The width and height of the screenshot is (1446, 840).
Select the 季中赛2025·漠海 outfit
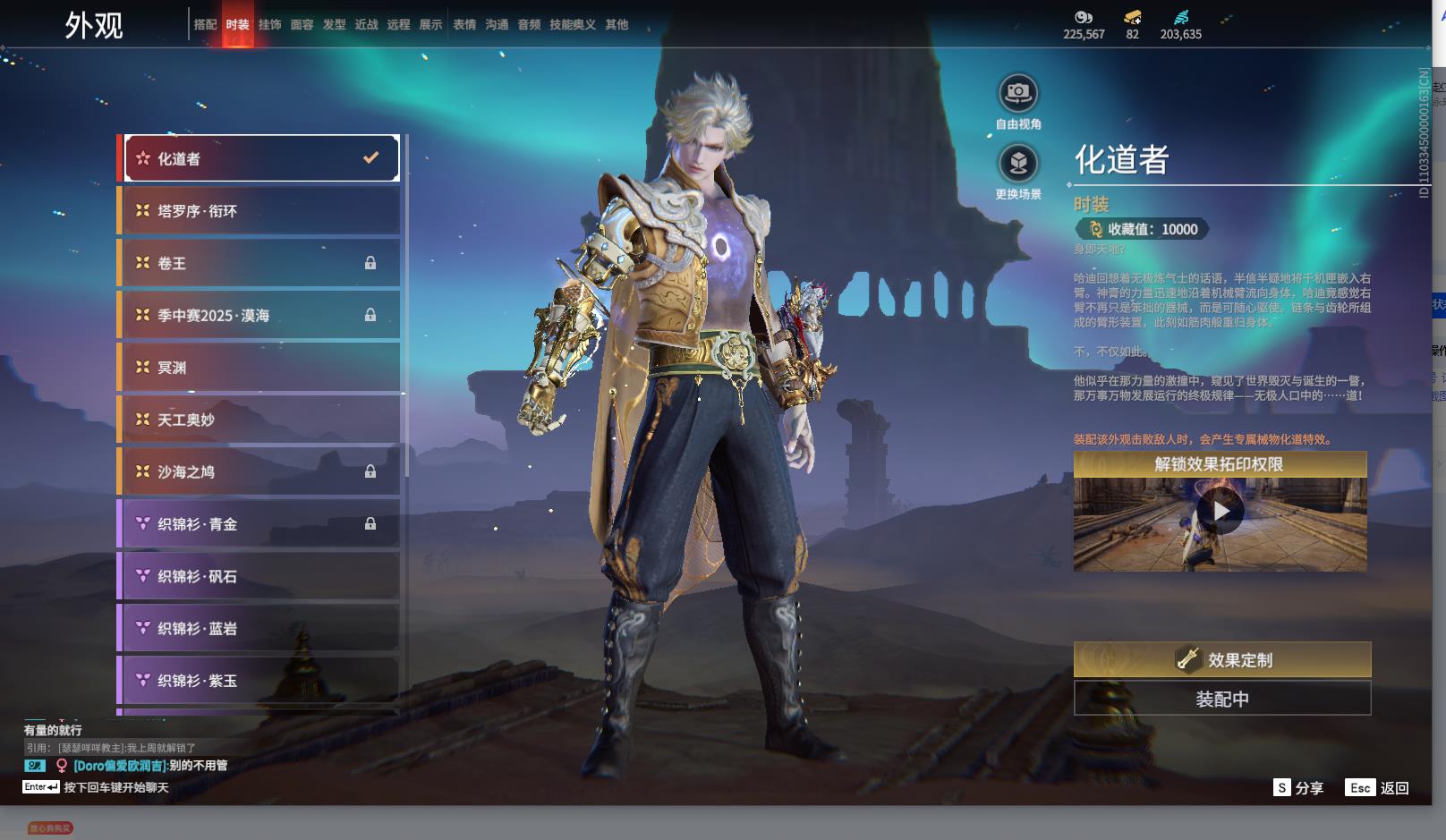point(260,315)
